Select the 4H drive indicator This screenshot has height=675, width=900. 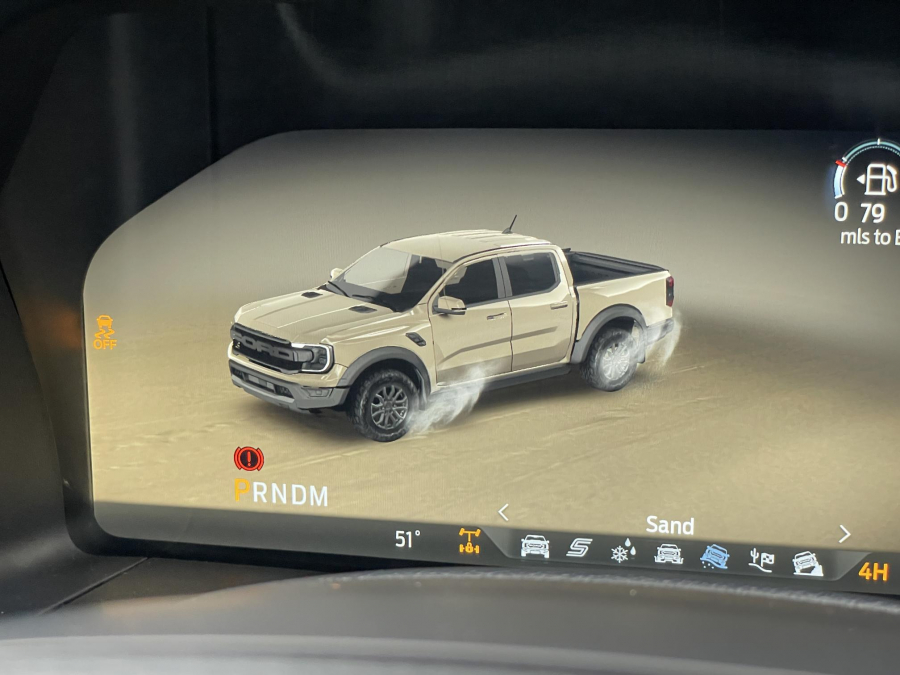(872, 572)
